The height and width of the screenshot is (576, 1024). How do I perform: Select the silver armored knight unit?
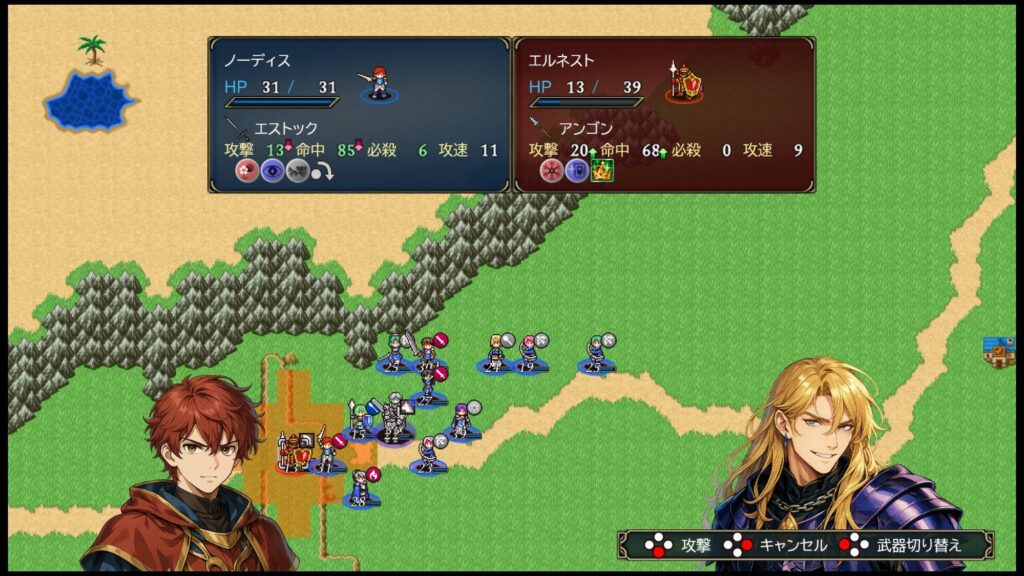[x=396, y=418]
